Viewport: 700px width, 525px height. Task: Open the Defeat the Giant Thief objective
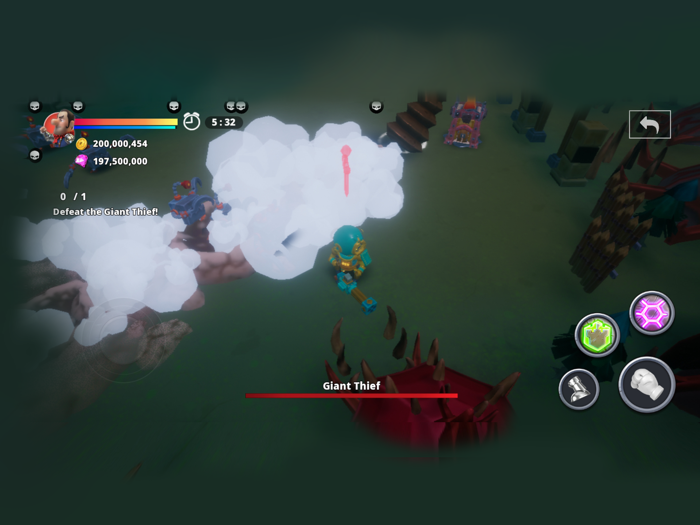coord(106,212)
